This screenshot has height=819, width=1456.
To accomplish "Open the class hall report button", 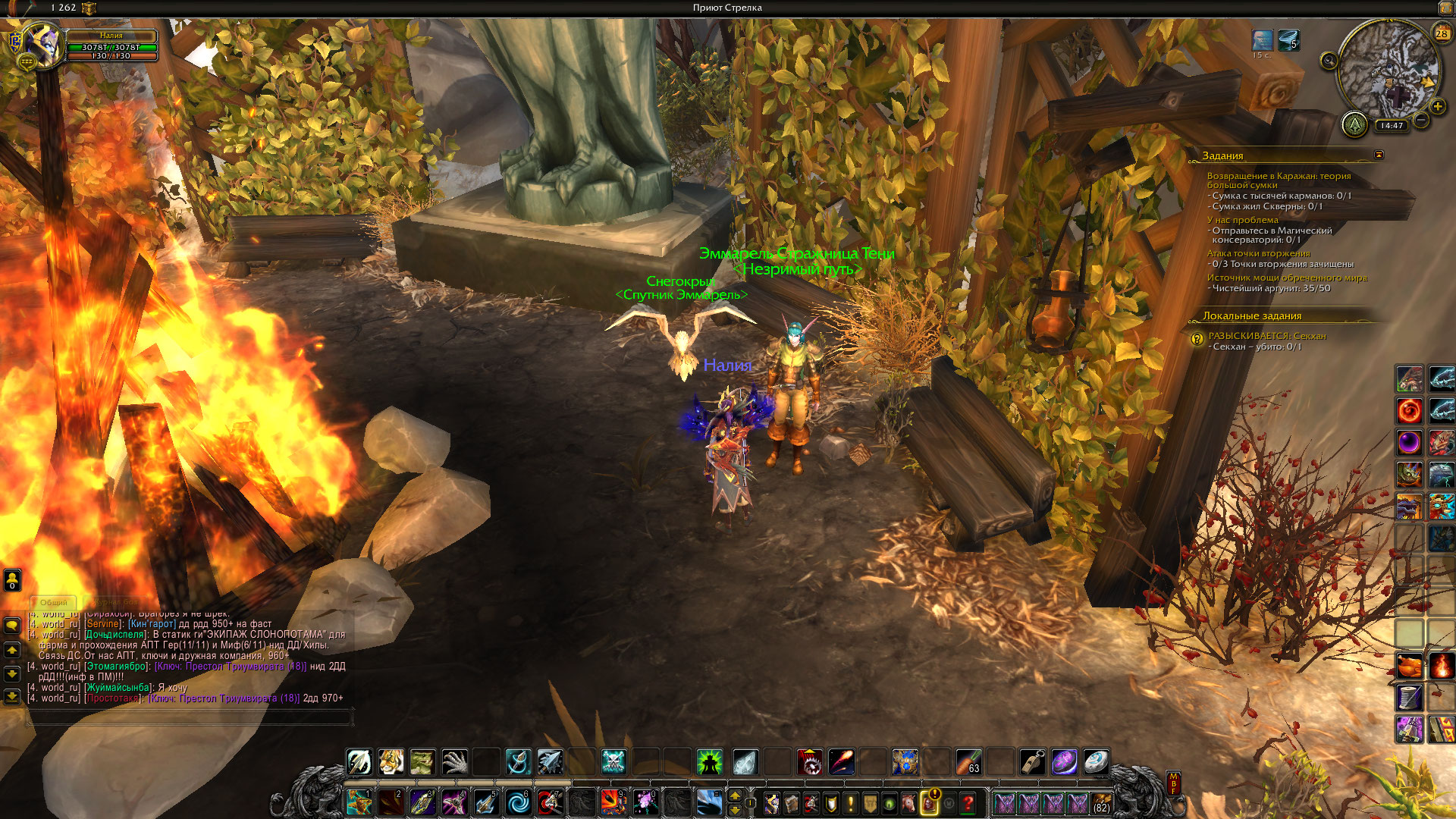I will 1354,124.
